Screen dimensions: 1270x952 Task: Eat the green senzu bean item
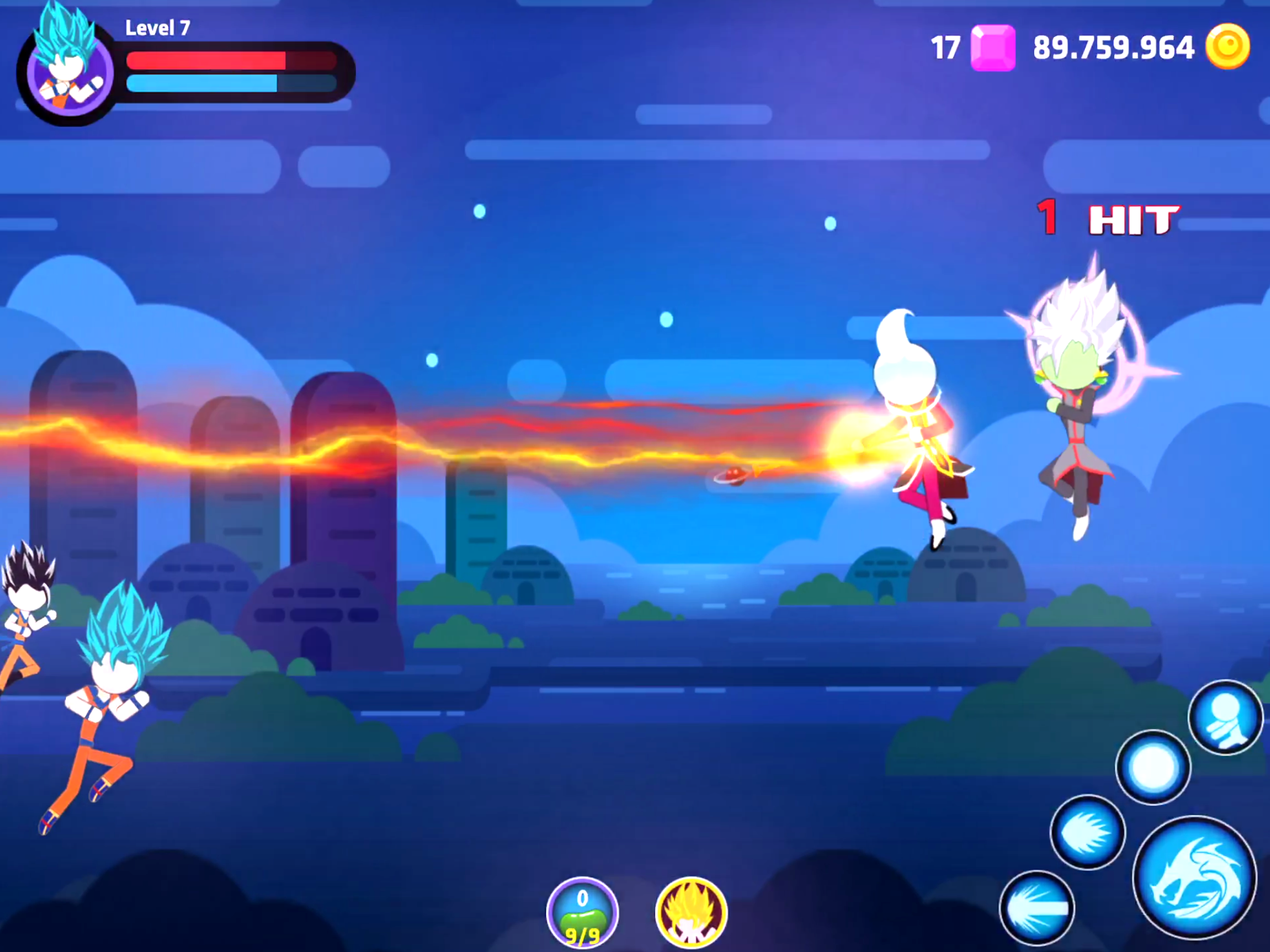(582, 913)
